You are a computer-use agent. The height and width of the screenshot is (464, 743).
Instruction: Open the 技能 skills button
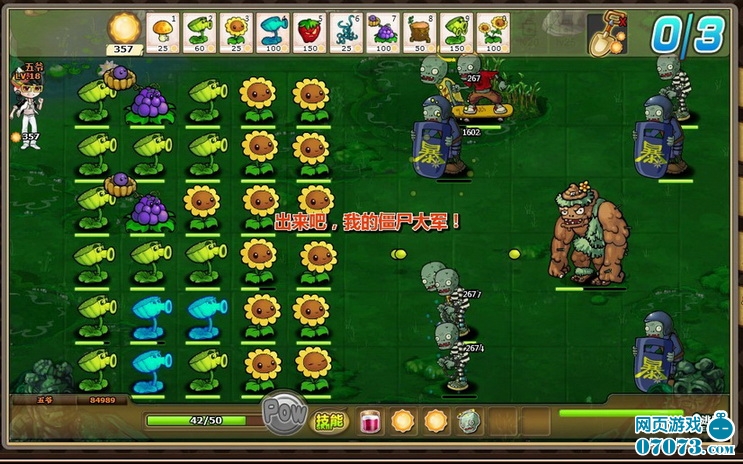[330, 421]
